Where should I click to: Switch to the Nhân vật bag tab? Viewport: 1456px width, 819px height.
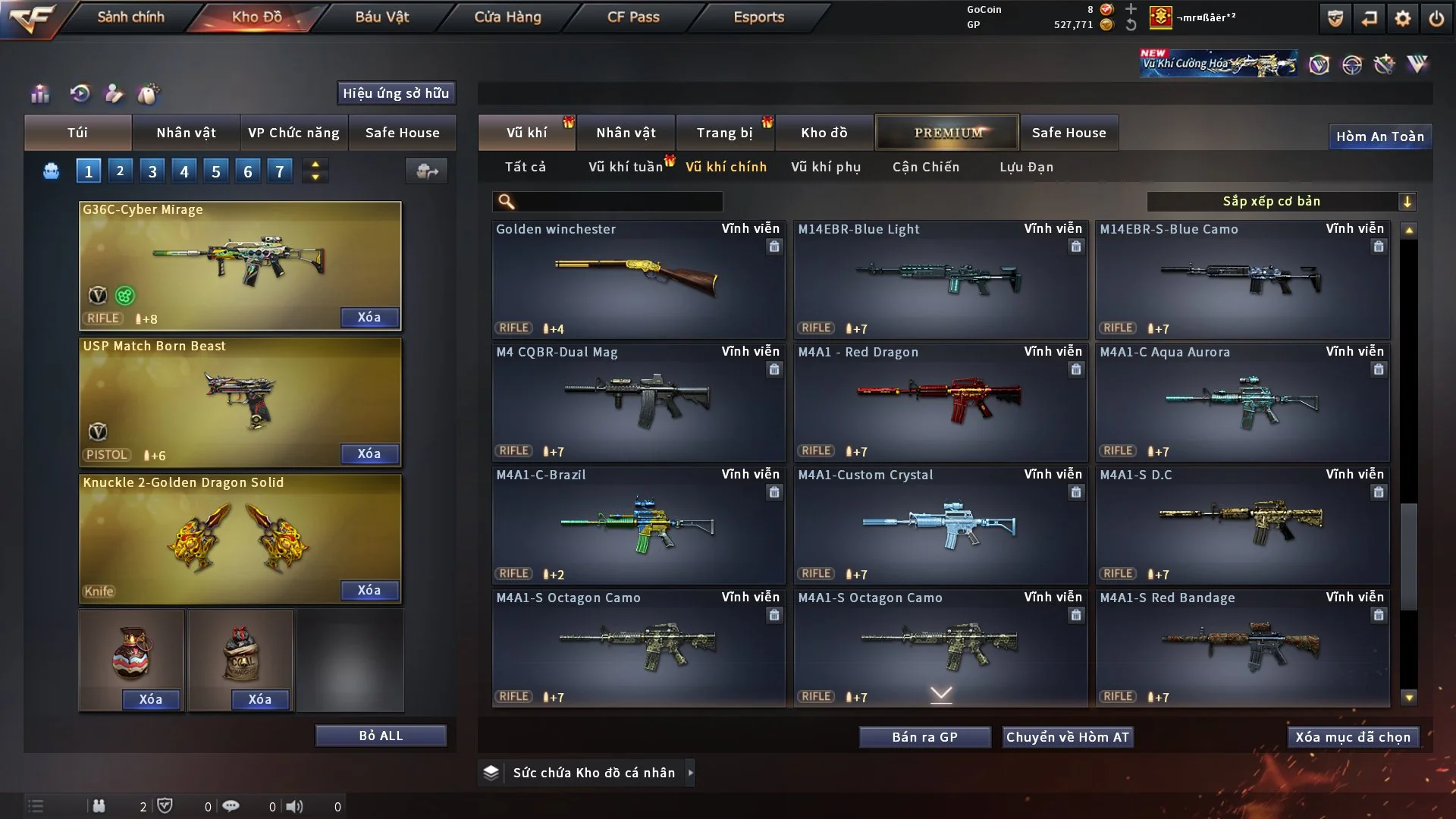[186, 133]
